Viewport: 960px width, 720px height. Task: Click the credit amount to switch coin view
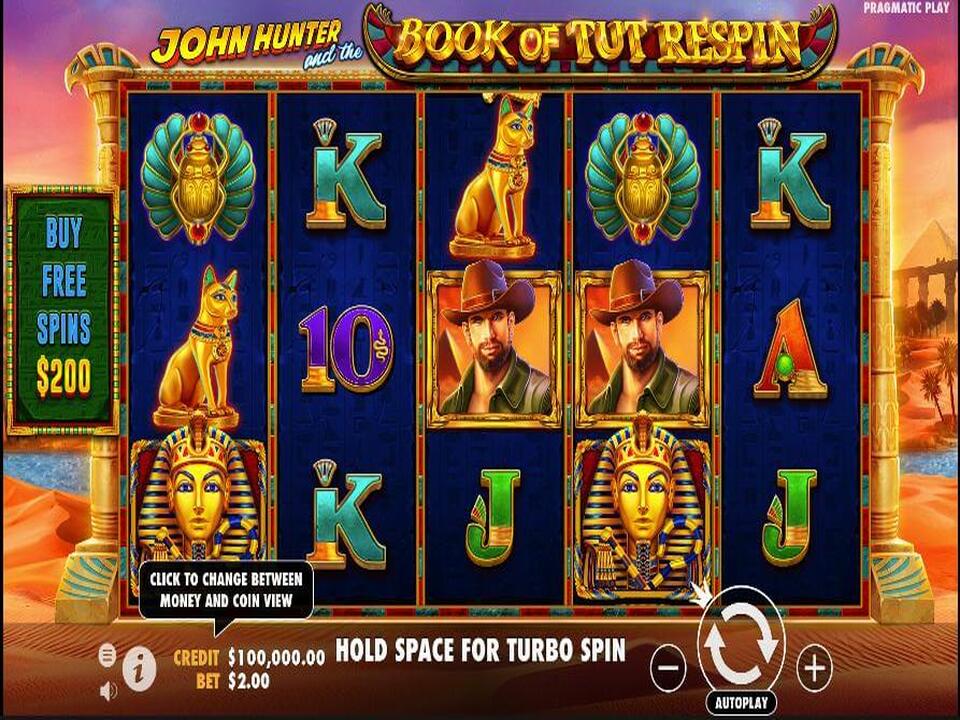(276, 658)
